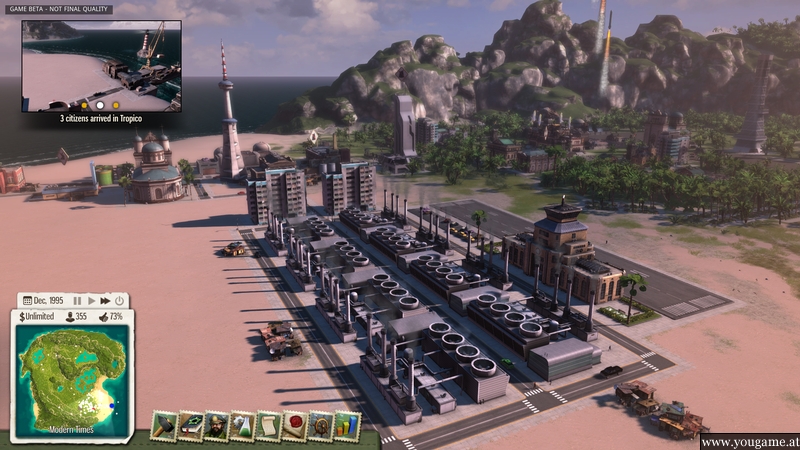Click the citizens arrived notification preview
This screenshot has width=800, height=450.
pyautogui.click(x=101, y=66)
